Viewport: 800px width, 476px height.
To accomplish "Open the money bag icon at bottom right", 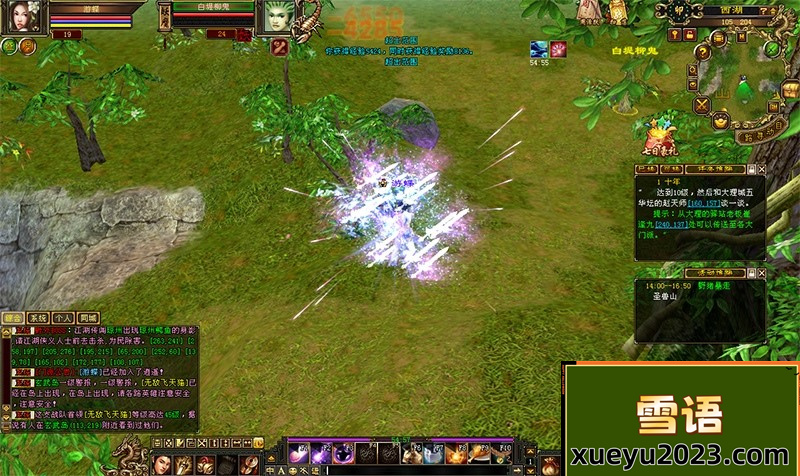I will click(x=549, y=464).
